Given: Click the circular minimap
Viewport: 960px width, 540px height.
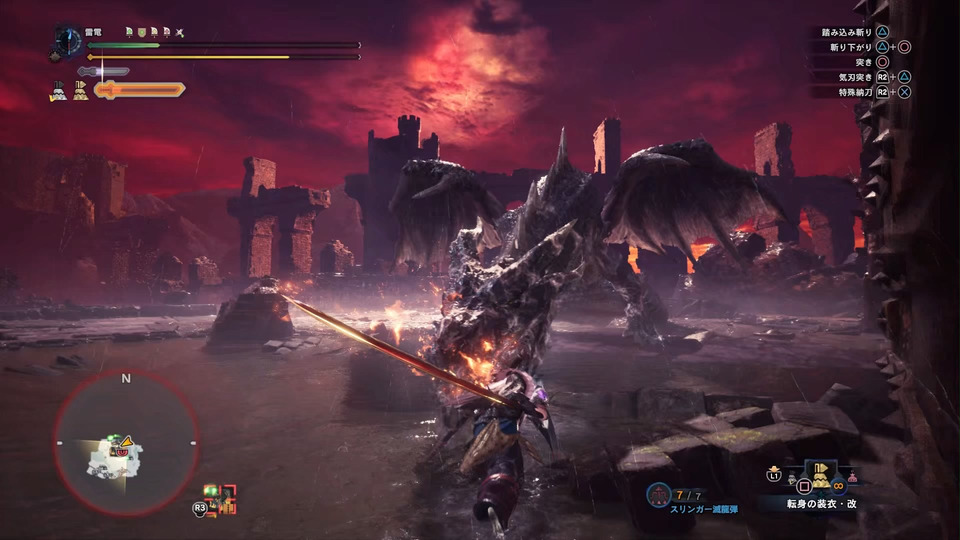Looking at the screenshot, I should [125, 443].
